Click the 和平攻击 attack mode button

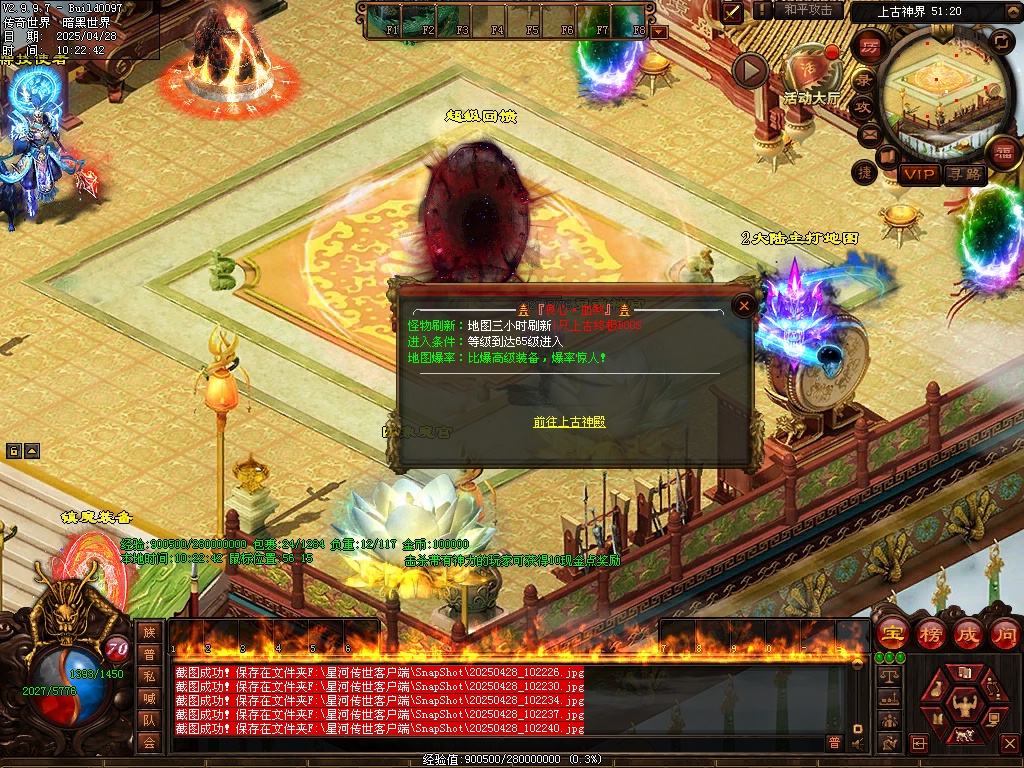click(808, 10)
